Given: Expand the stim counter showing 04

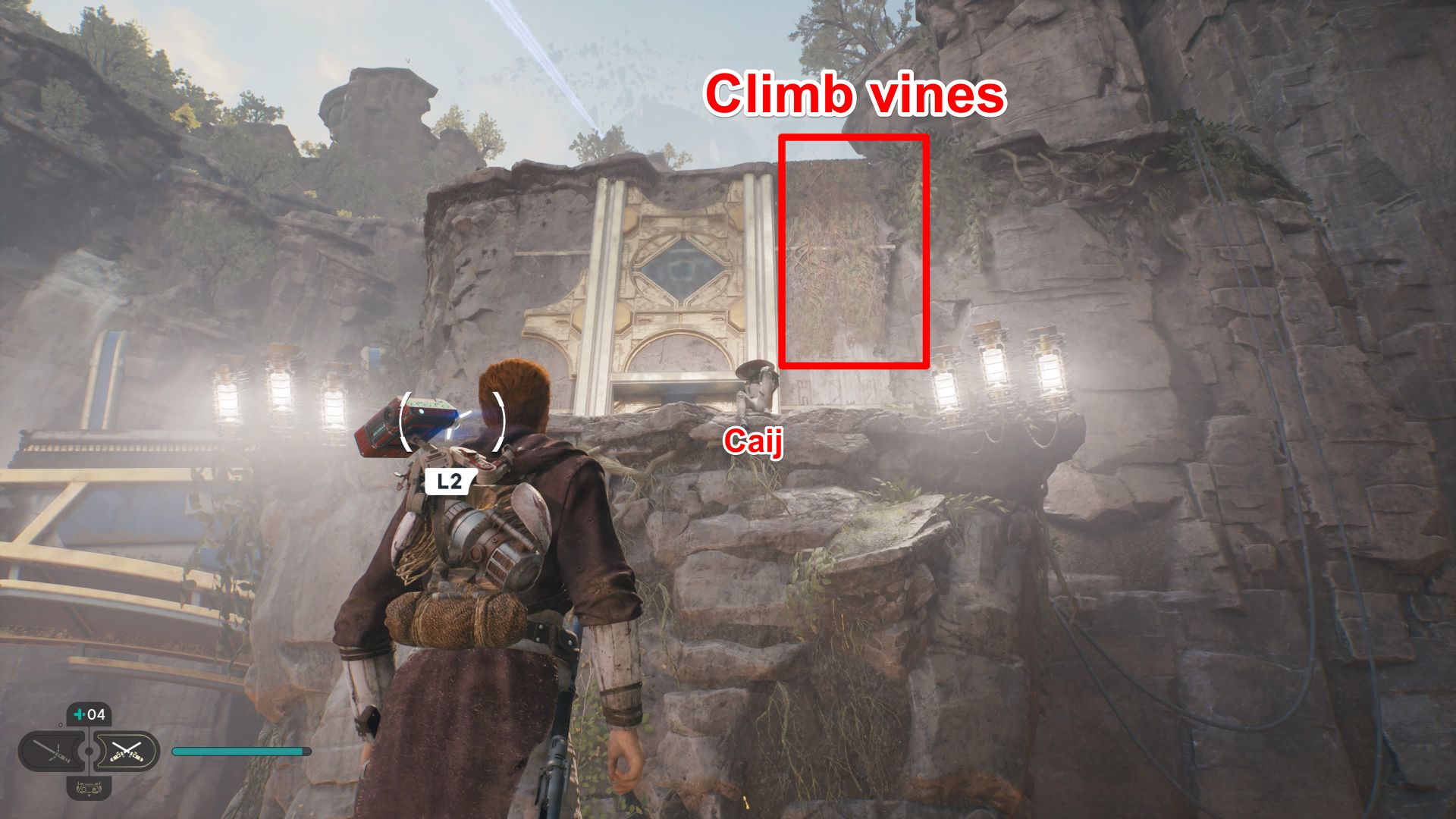Looking at the screenshot, I should click(x=89, y=714).
